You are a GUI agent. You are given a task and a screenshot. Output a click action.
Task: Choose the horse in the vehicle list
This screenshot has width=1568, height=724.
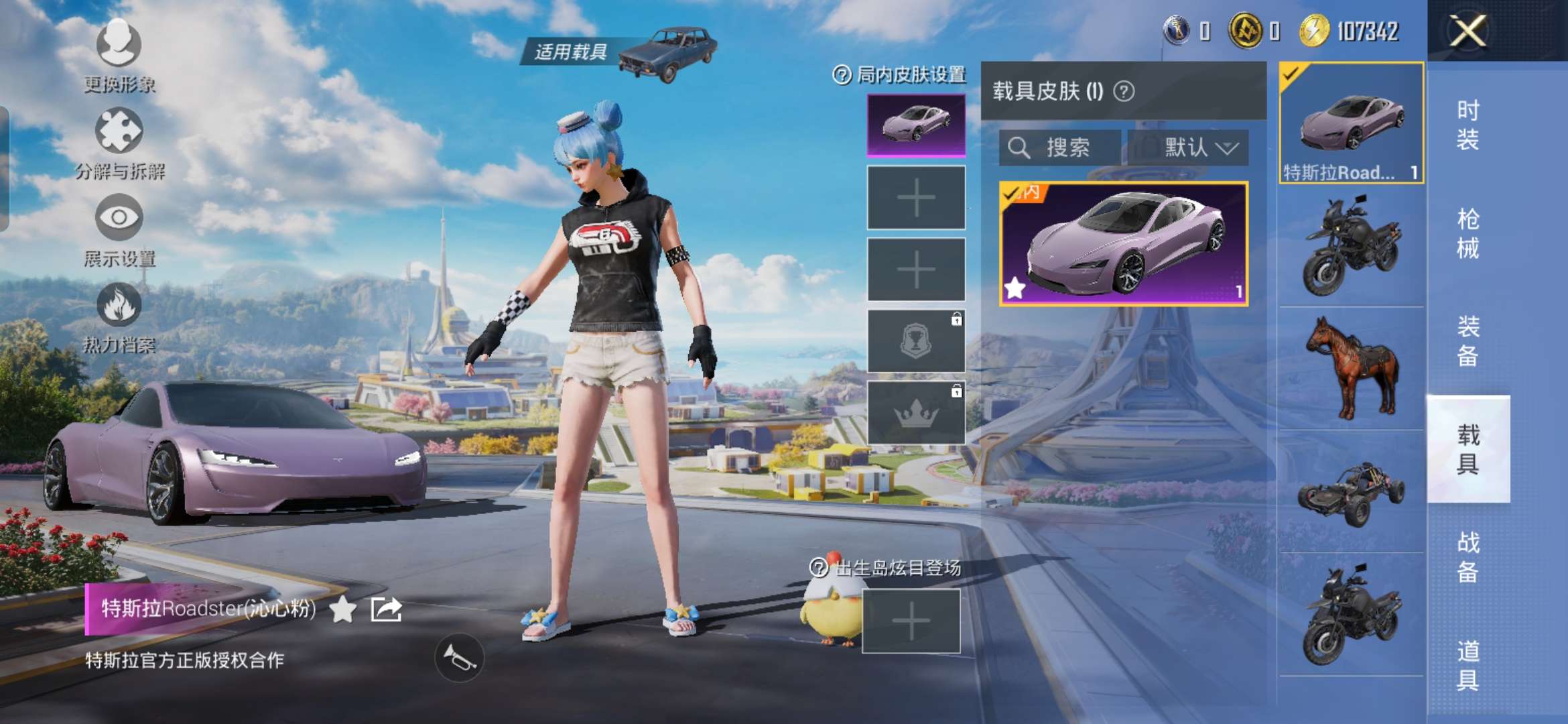click(x=1351, y=367)
